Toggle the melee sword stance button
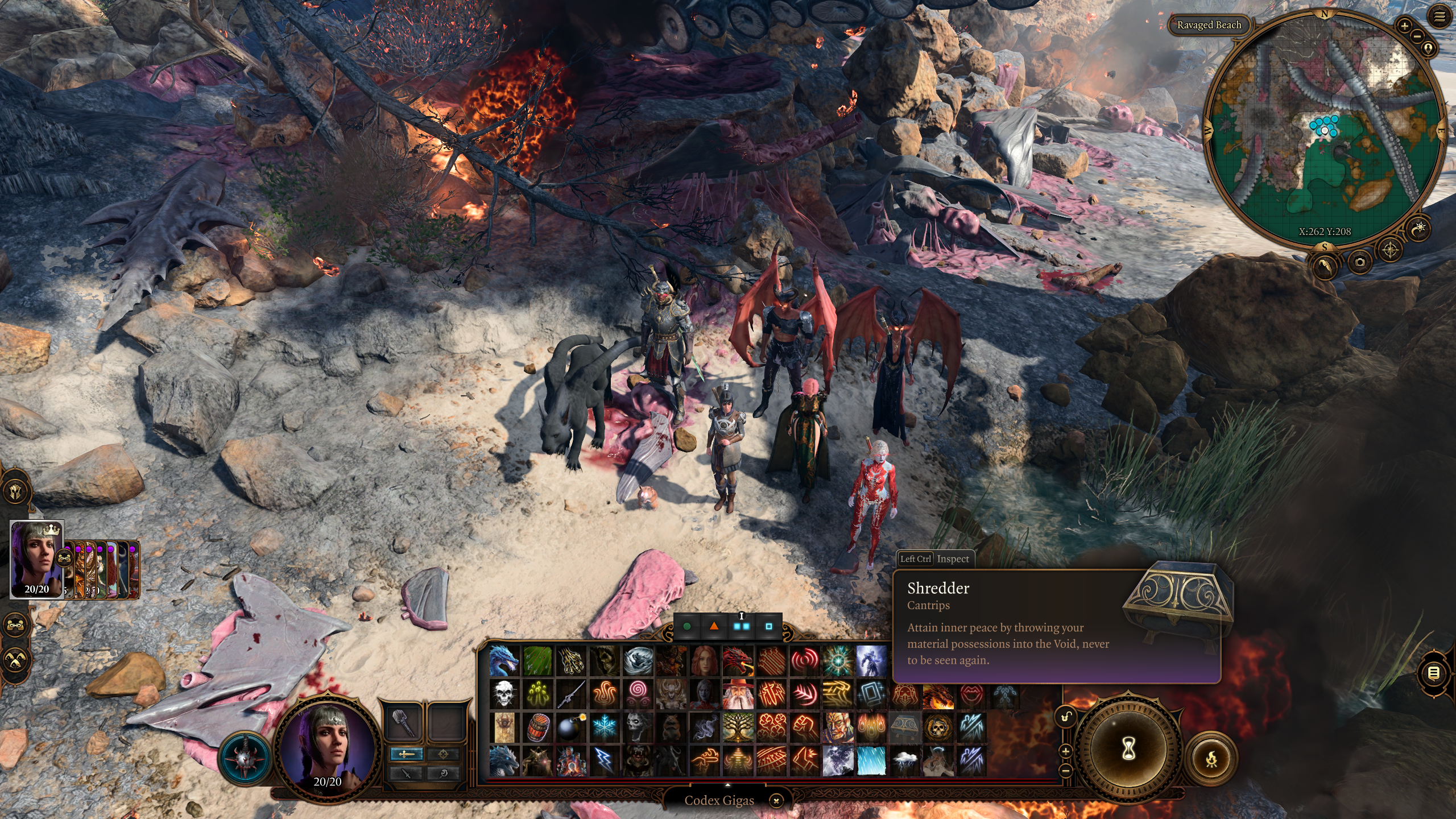This screenshot has width=1456, height=819. pyautogui.click(x=406, y=754)
